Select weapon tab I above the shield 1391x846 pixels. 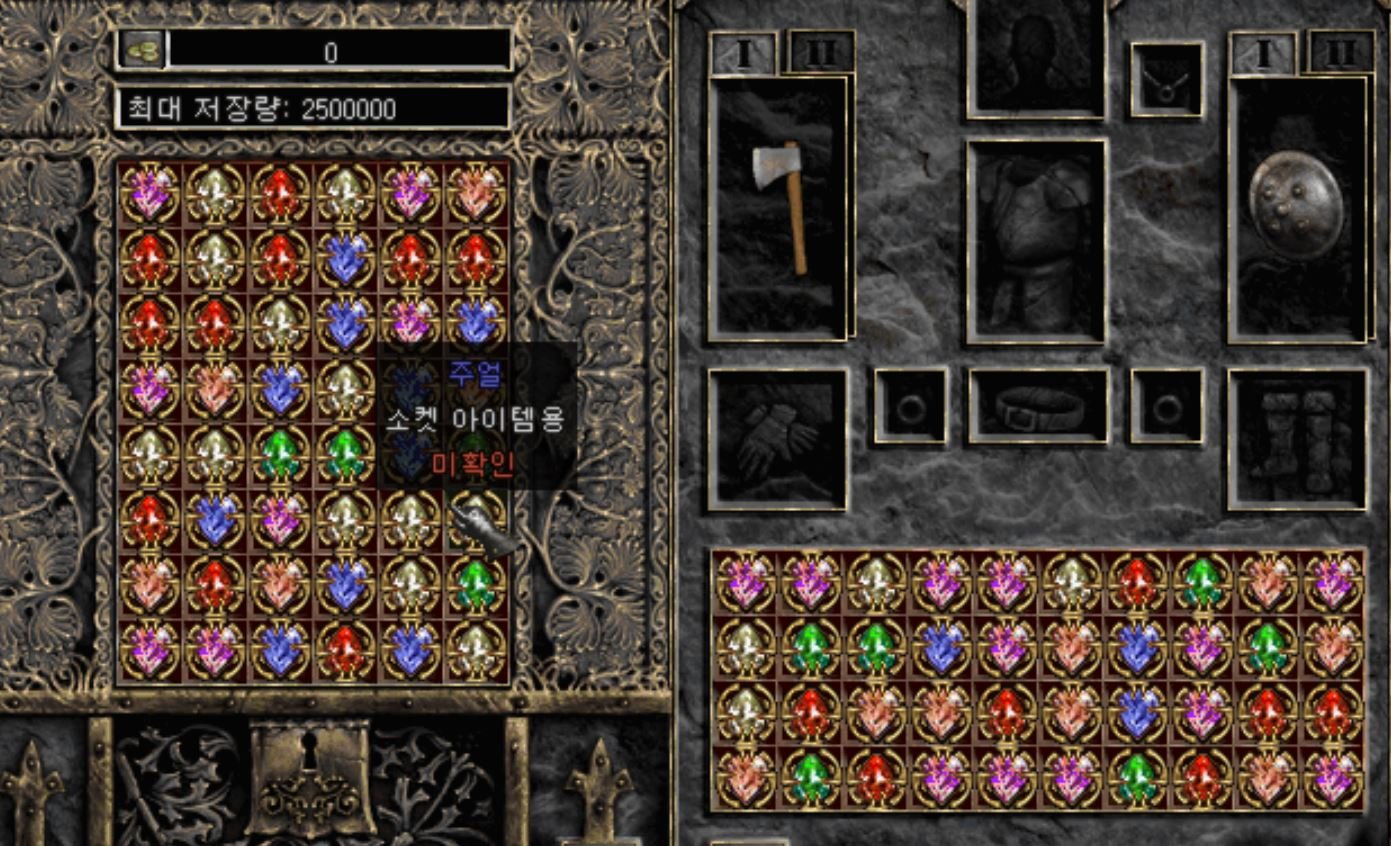[1263, 54]
